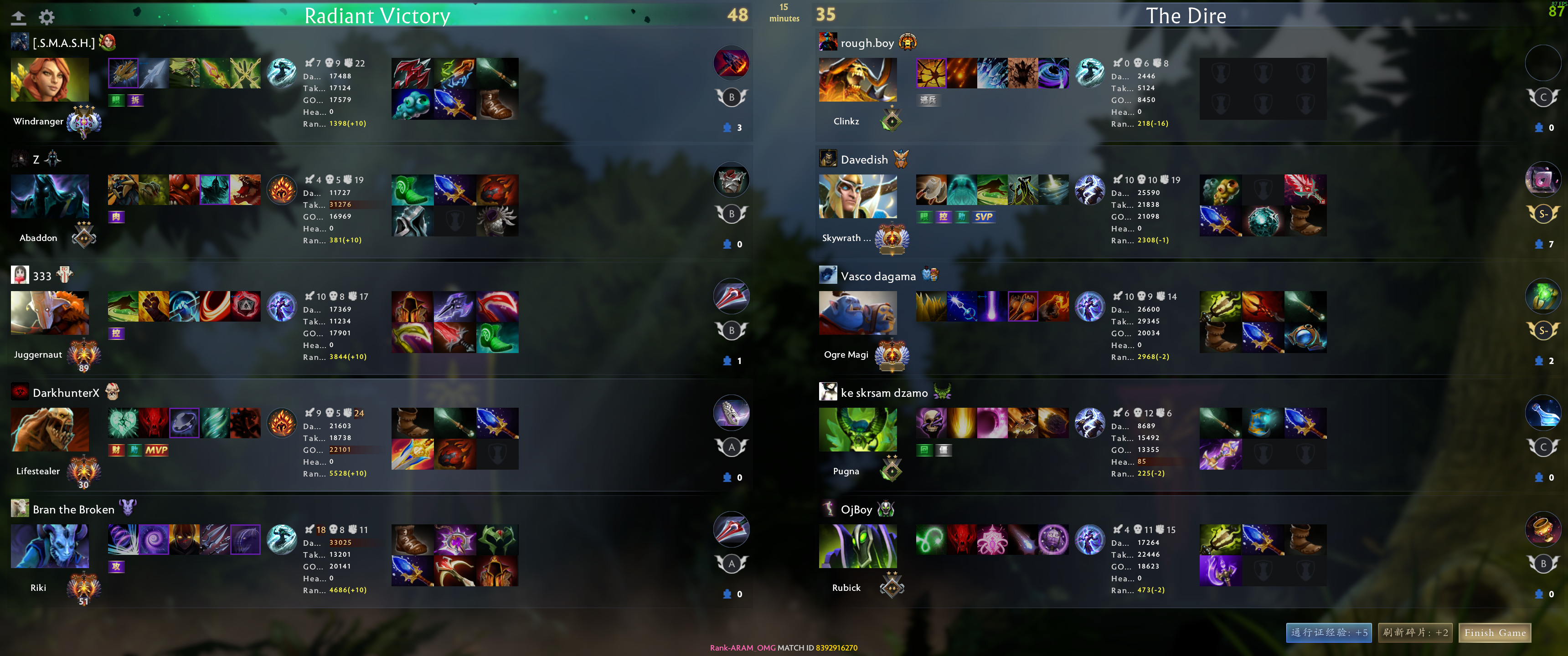The height and width of the screenshot is (656, 1568).
Task: Switch to The Dire team header
Action: pos(1186,15)
